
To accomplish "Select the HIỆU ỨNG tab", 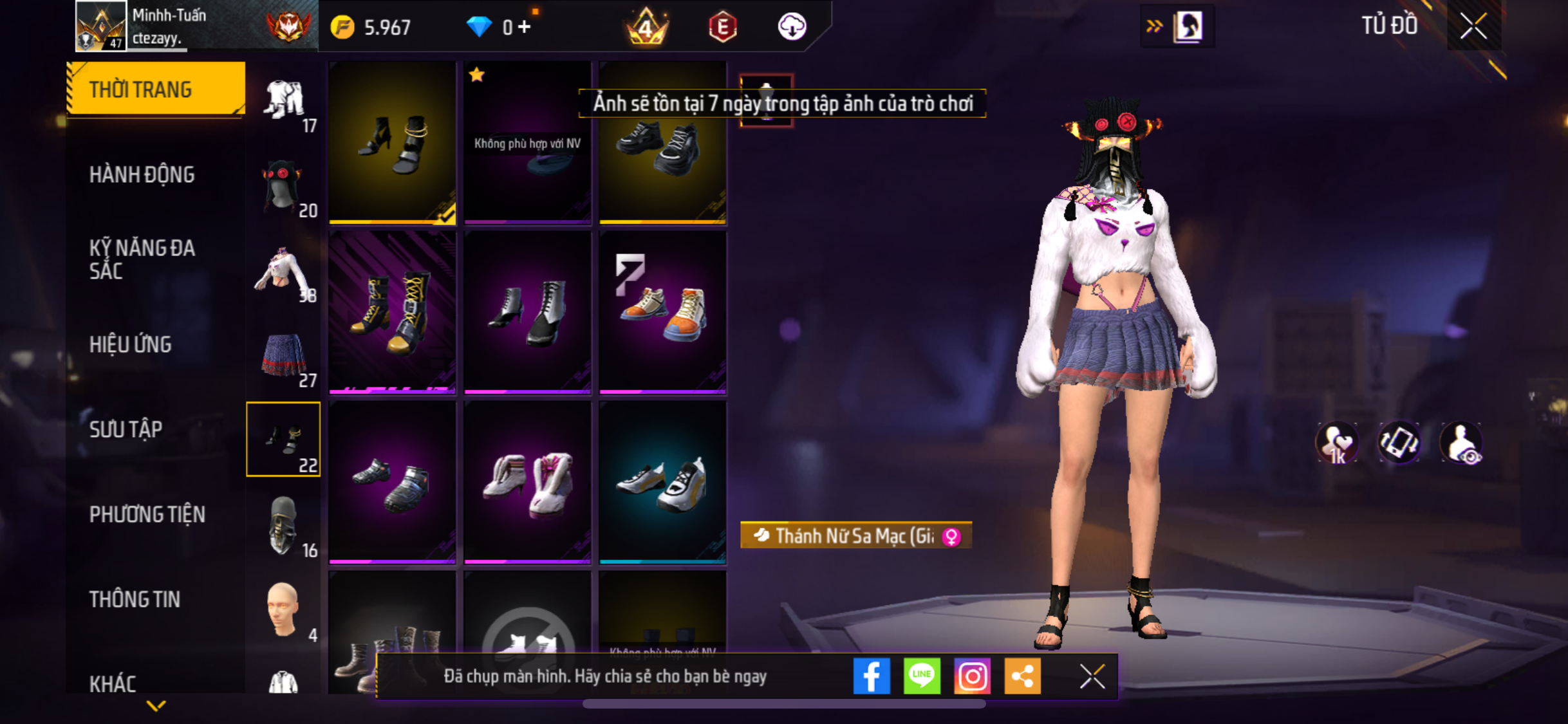I will click(131, 344).
